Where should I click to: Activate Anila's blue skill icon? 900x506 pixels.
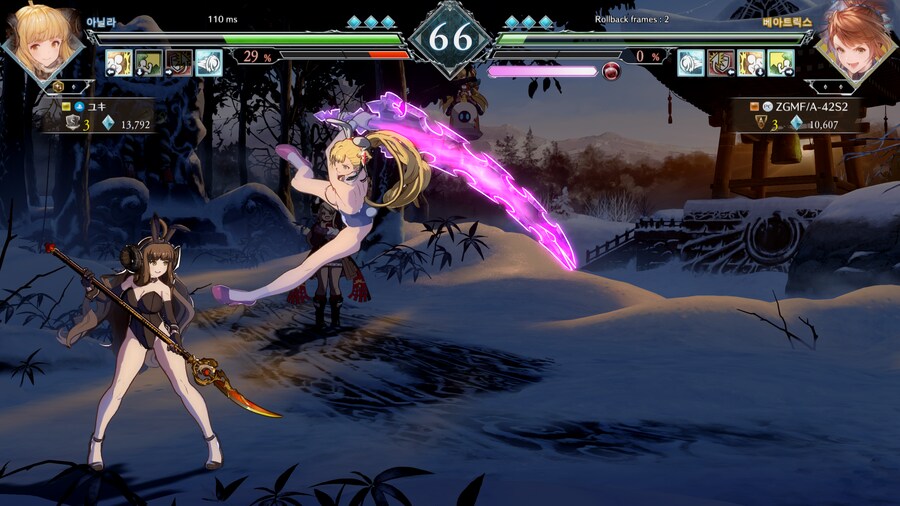[208, 63]
